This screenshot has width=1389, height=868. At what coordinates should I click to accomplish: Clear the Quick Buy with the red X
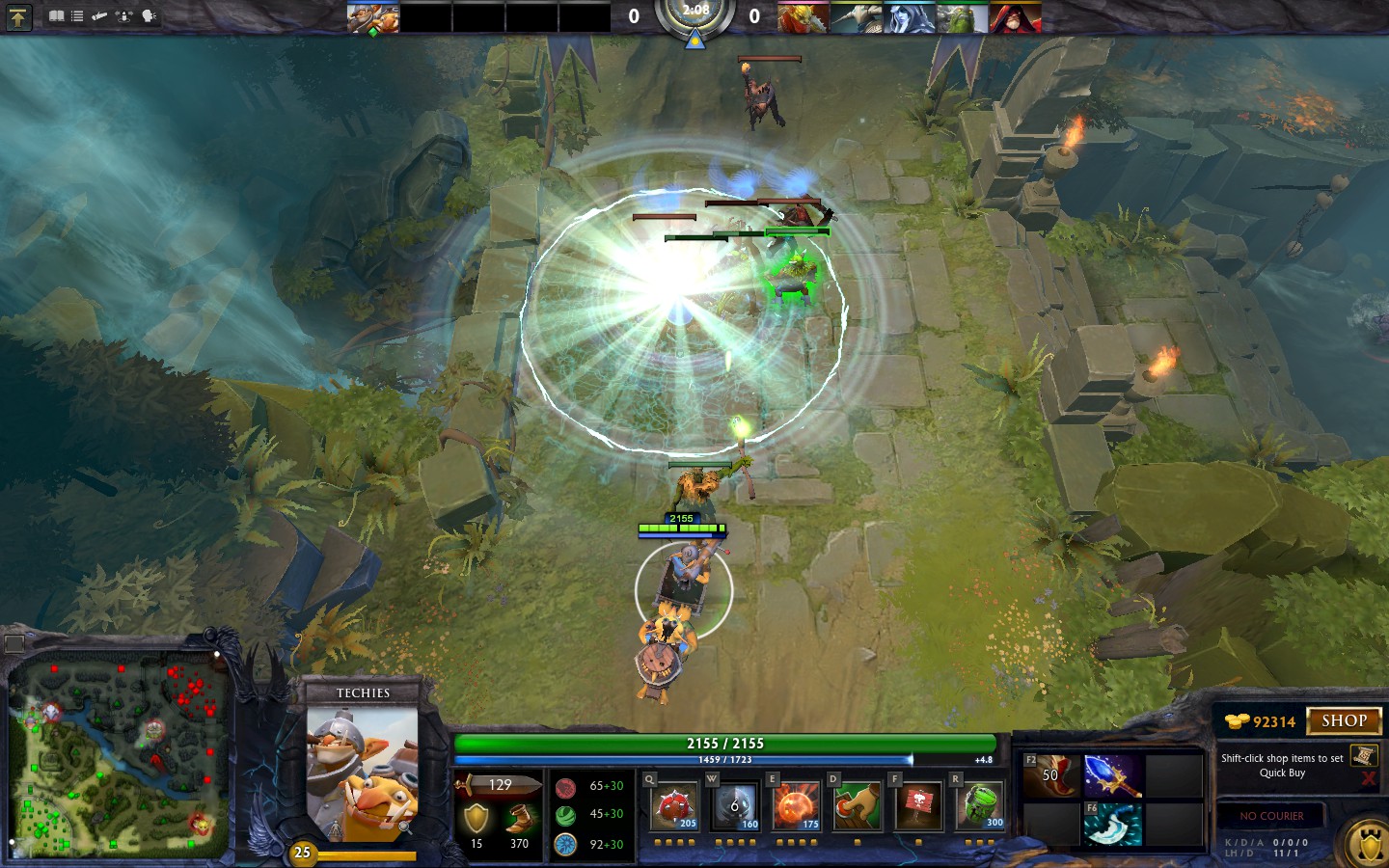click(1368, 777)
